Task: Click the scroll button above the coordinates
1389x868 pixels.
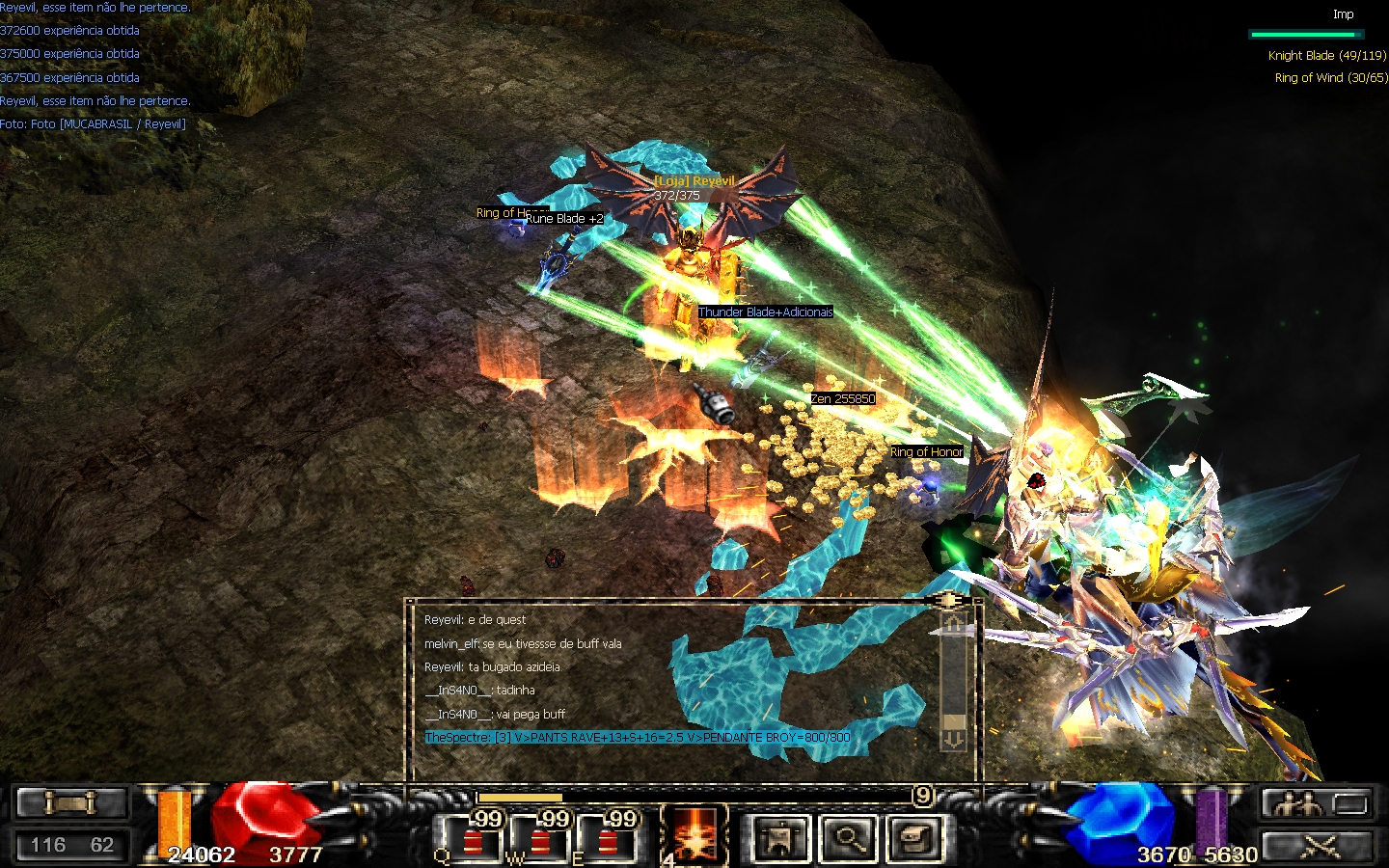Action: [x=71, y=802]
